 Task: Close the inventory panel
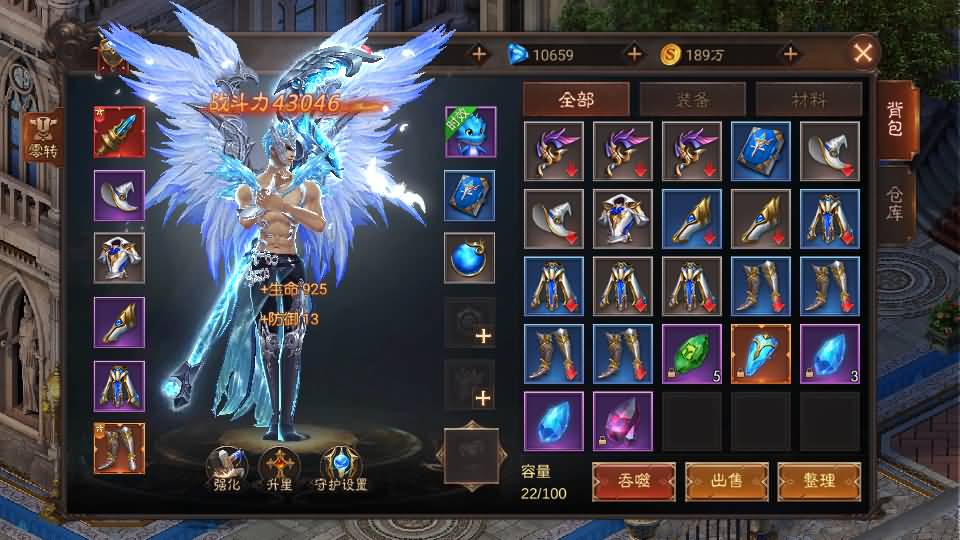(863, 53)
